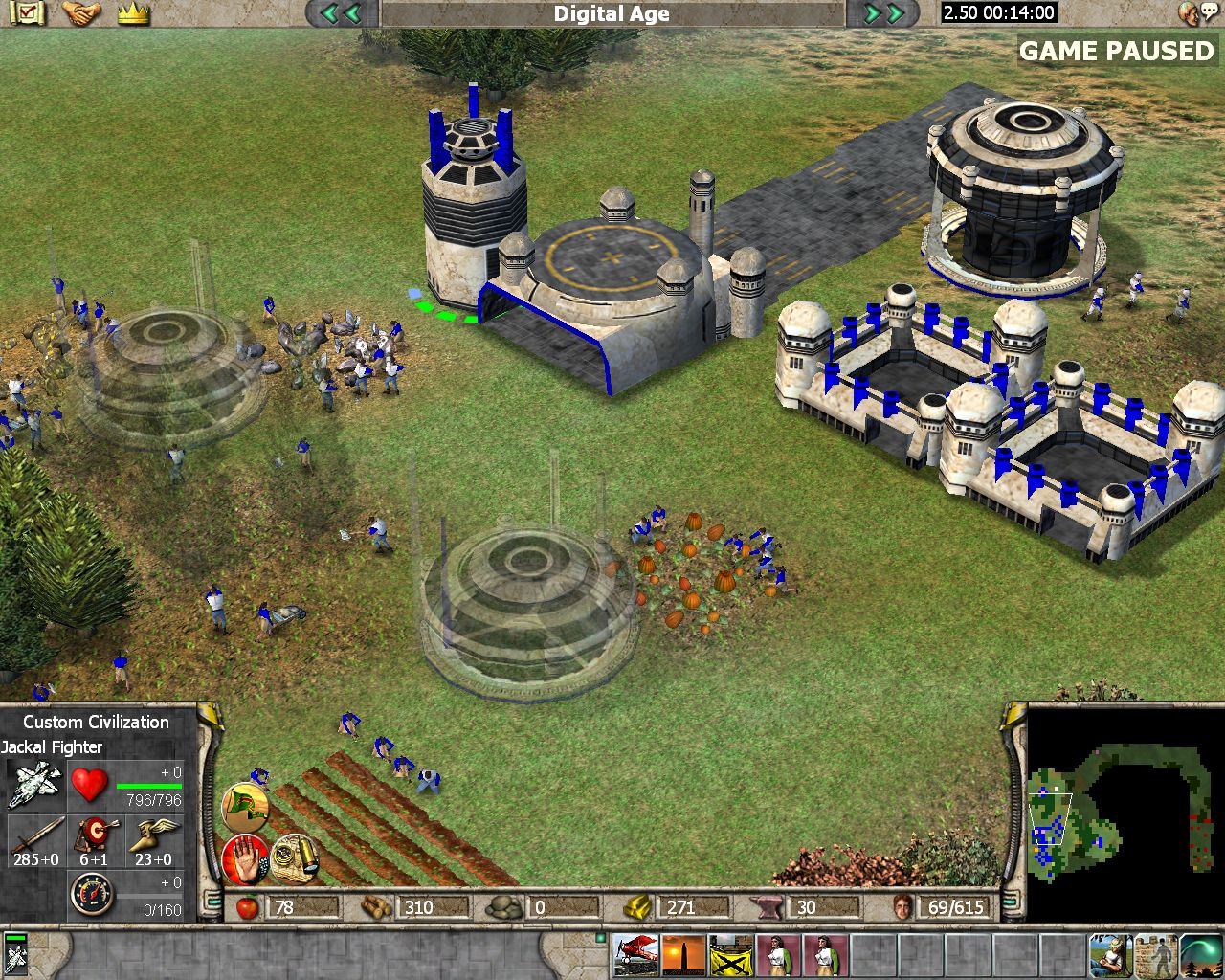Click the apple food resource icon
Image resolution: width=1225 pixels, height=980 pixels.
247,906
